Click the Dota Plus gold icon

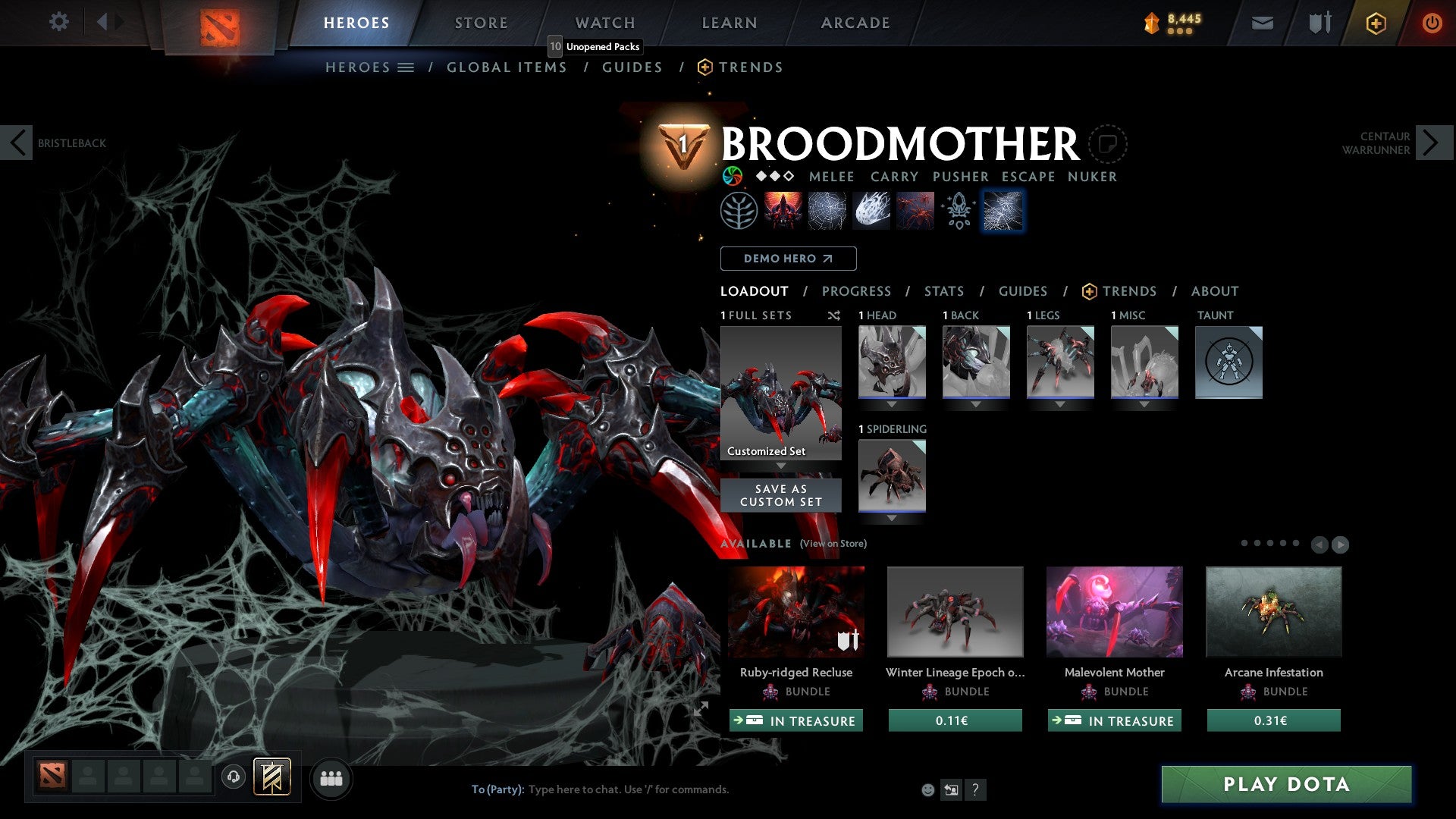(1375, 23)
